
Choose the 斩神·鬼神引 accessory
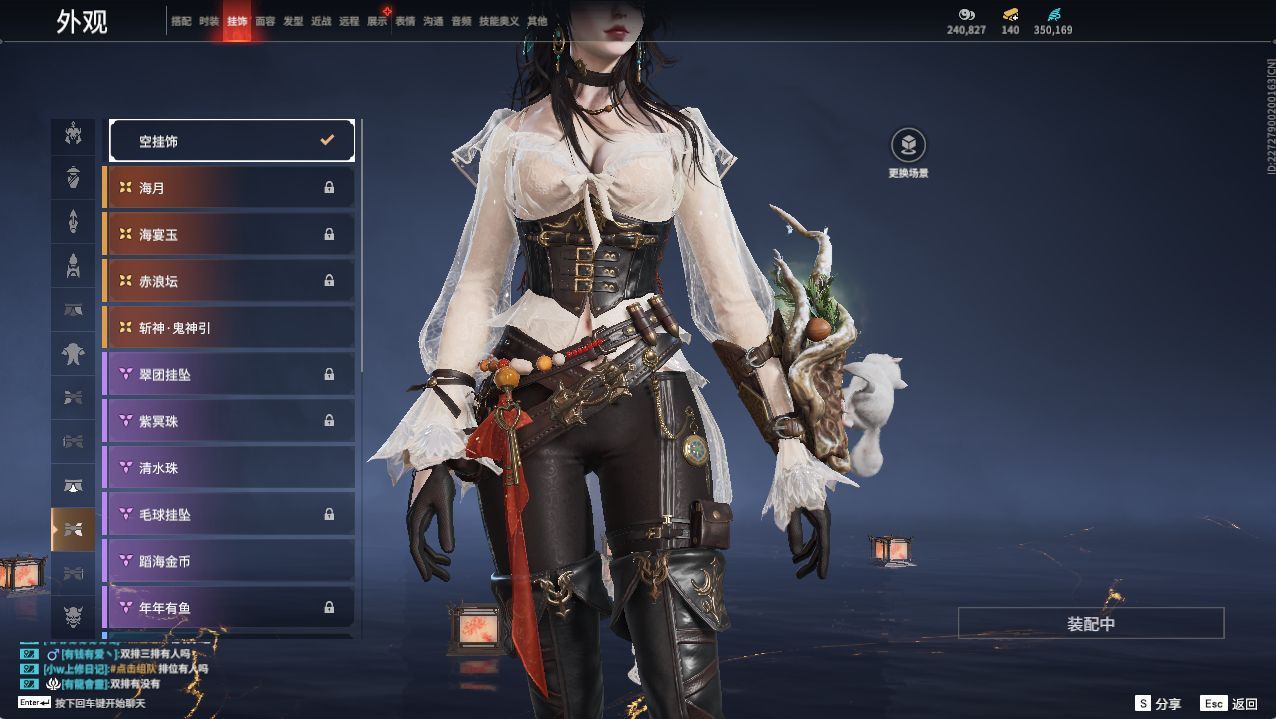pos(229,328)
